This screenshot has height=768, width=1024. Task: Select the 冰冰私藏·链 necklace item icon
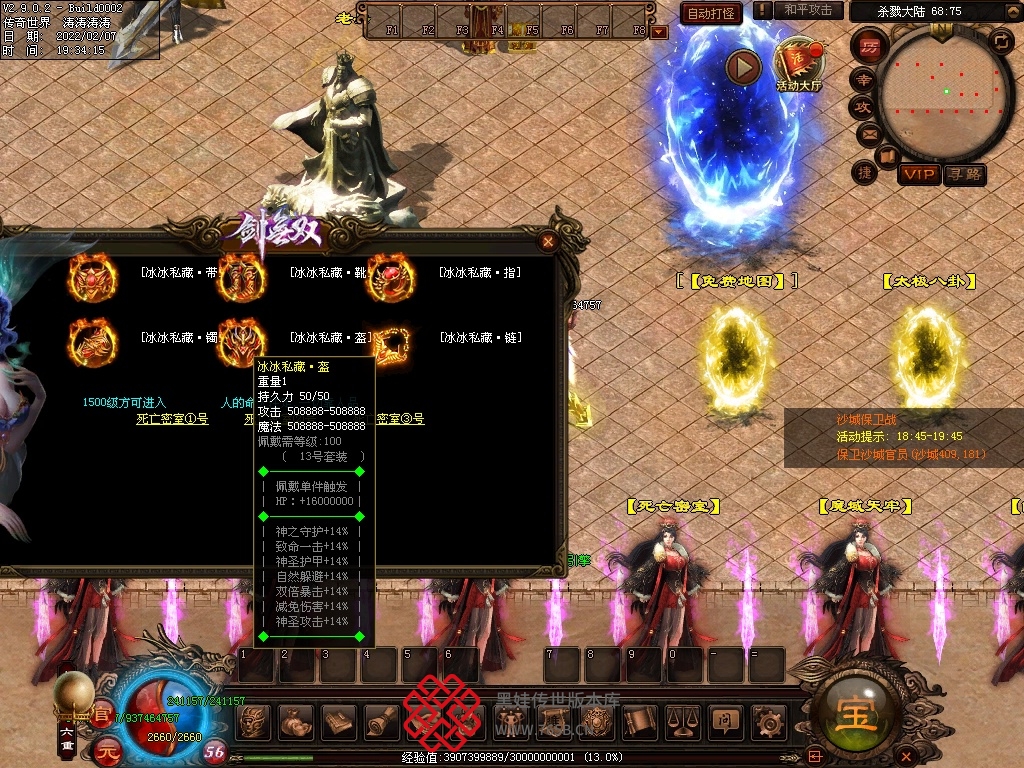(391, 341)
